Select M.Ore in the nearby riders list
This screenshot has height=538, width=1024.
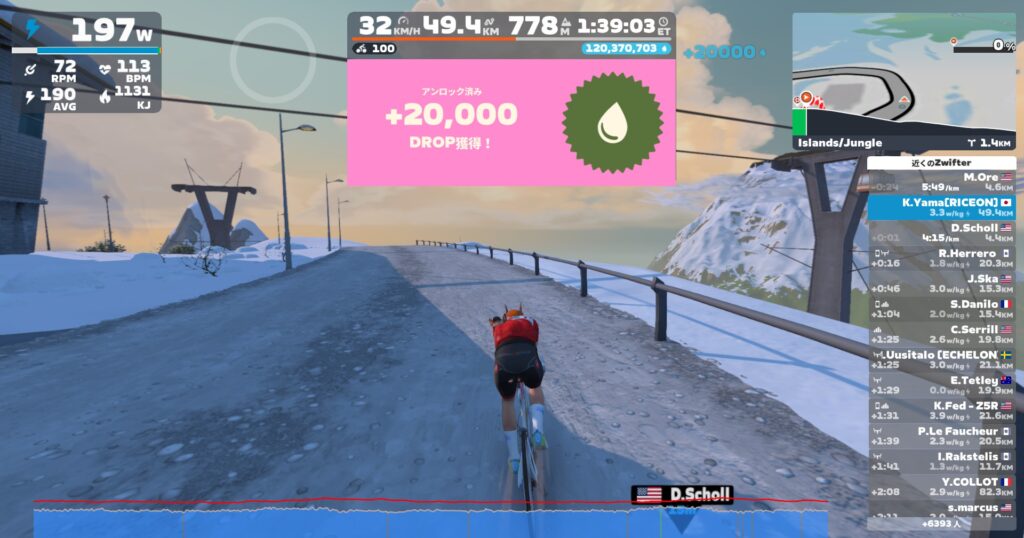942,181
